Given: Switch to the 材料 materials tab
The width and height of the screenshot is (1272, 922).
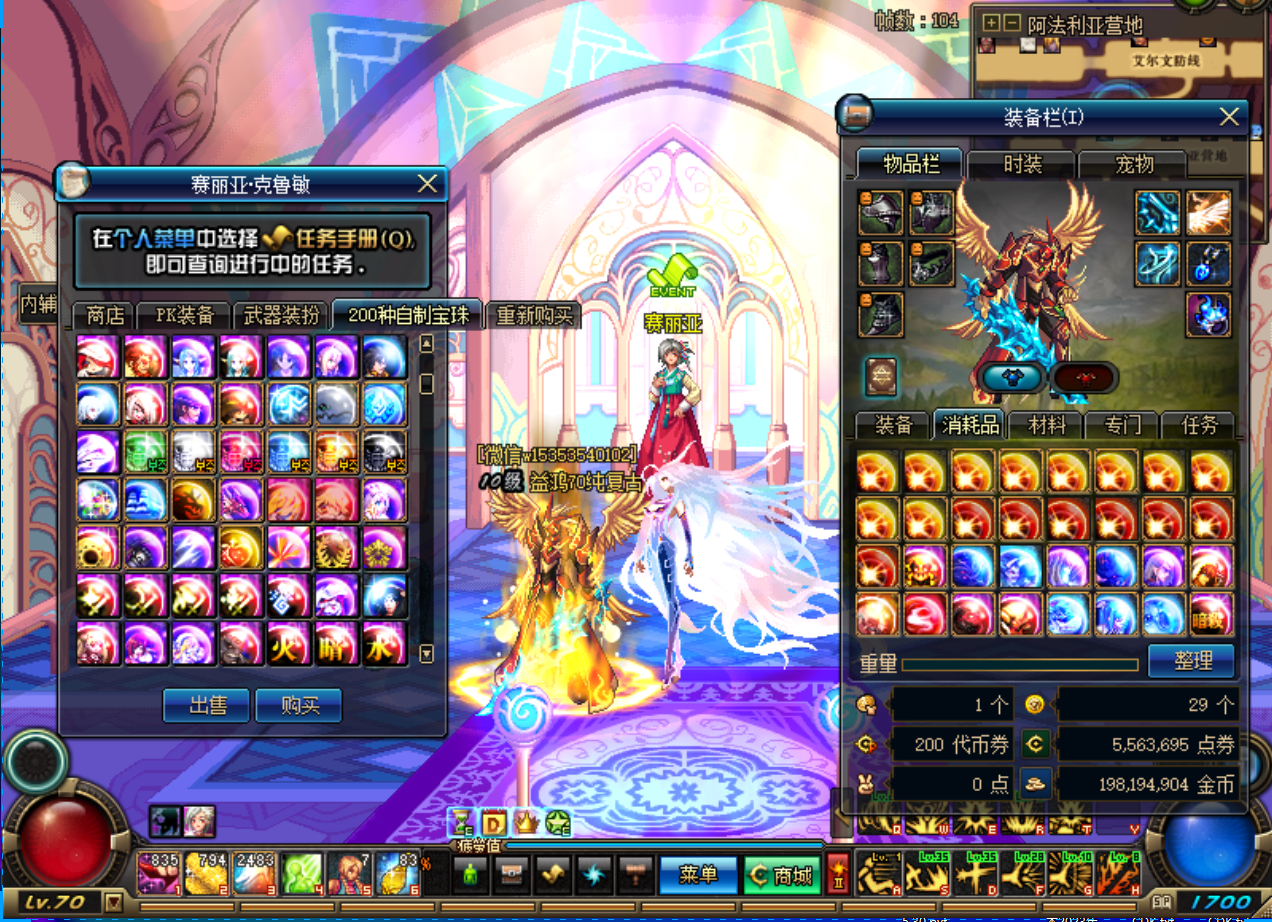Looking at the screenshot, I should (x=1047, y=425).
